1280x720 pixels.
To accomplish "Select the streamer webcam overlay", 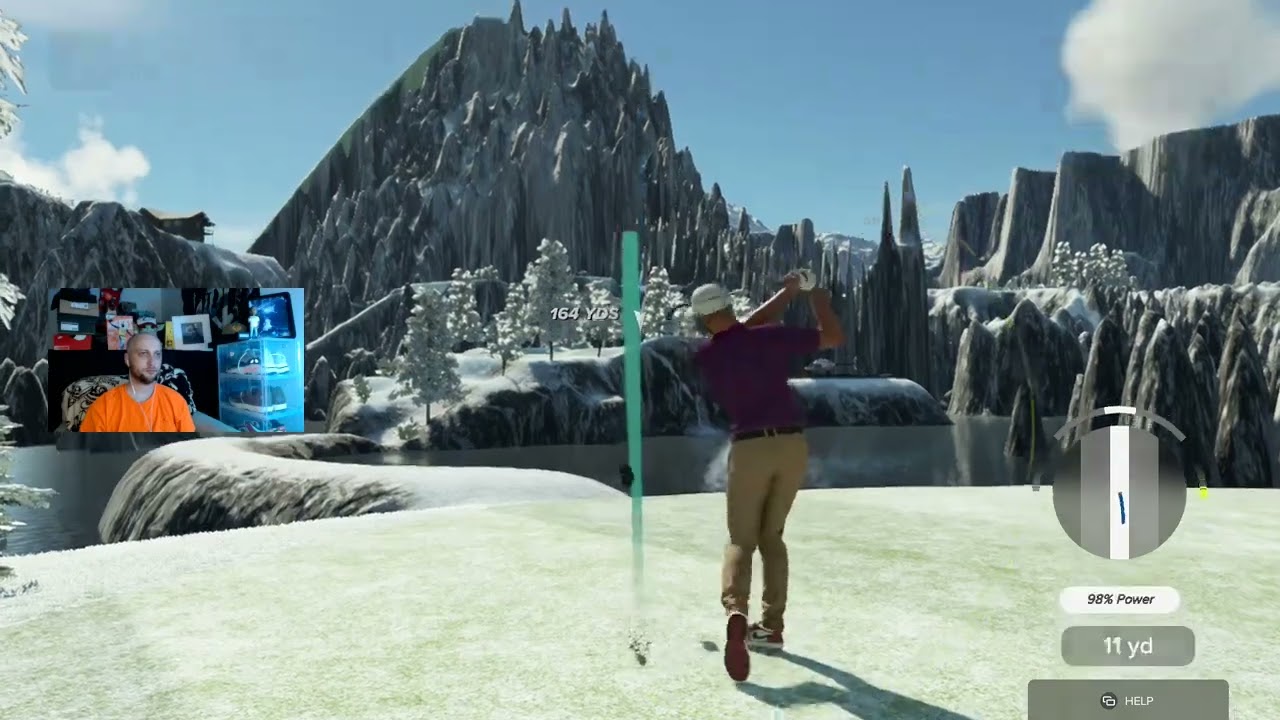I will click(x=176, y=360).
